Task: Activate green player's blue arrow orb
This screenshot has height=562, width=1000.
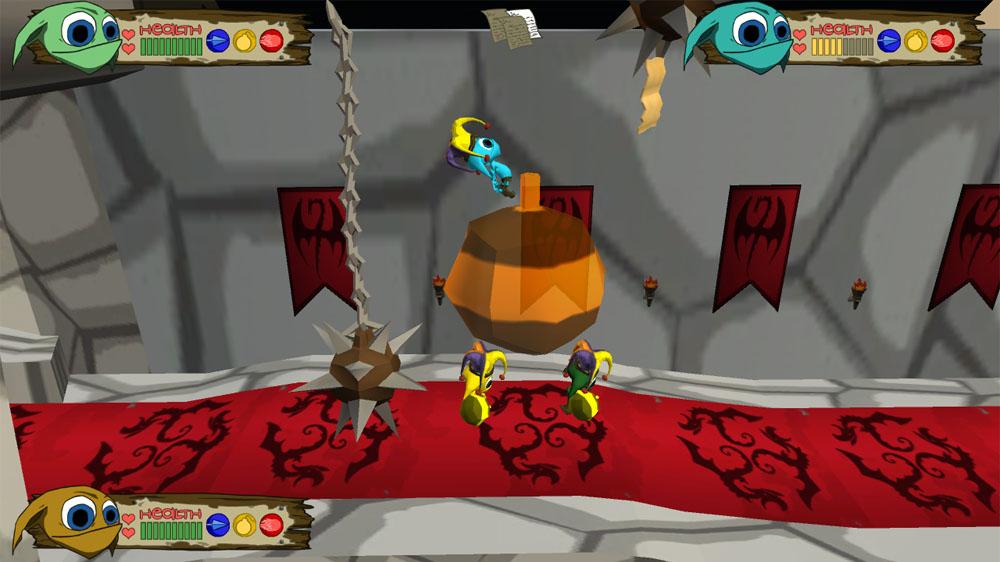Action: (x=218, y=41)
